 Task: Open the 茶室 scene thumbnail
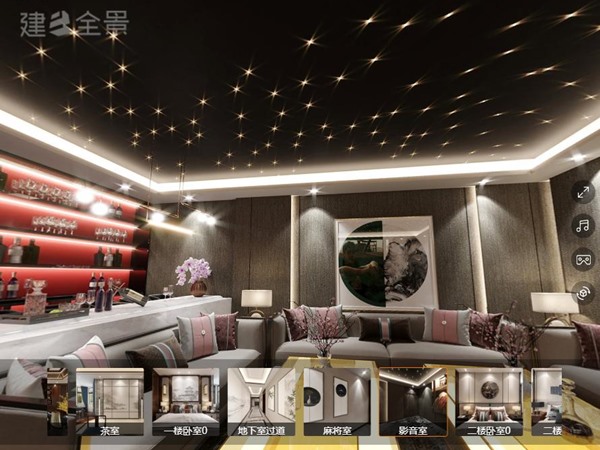point(110,402)
